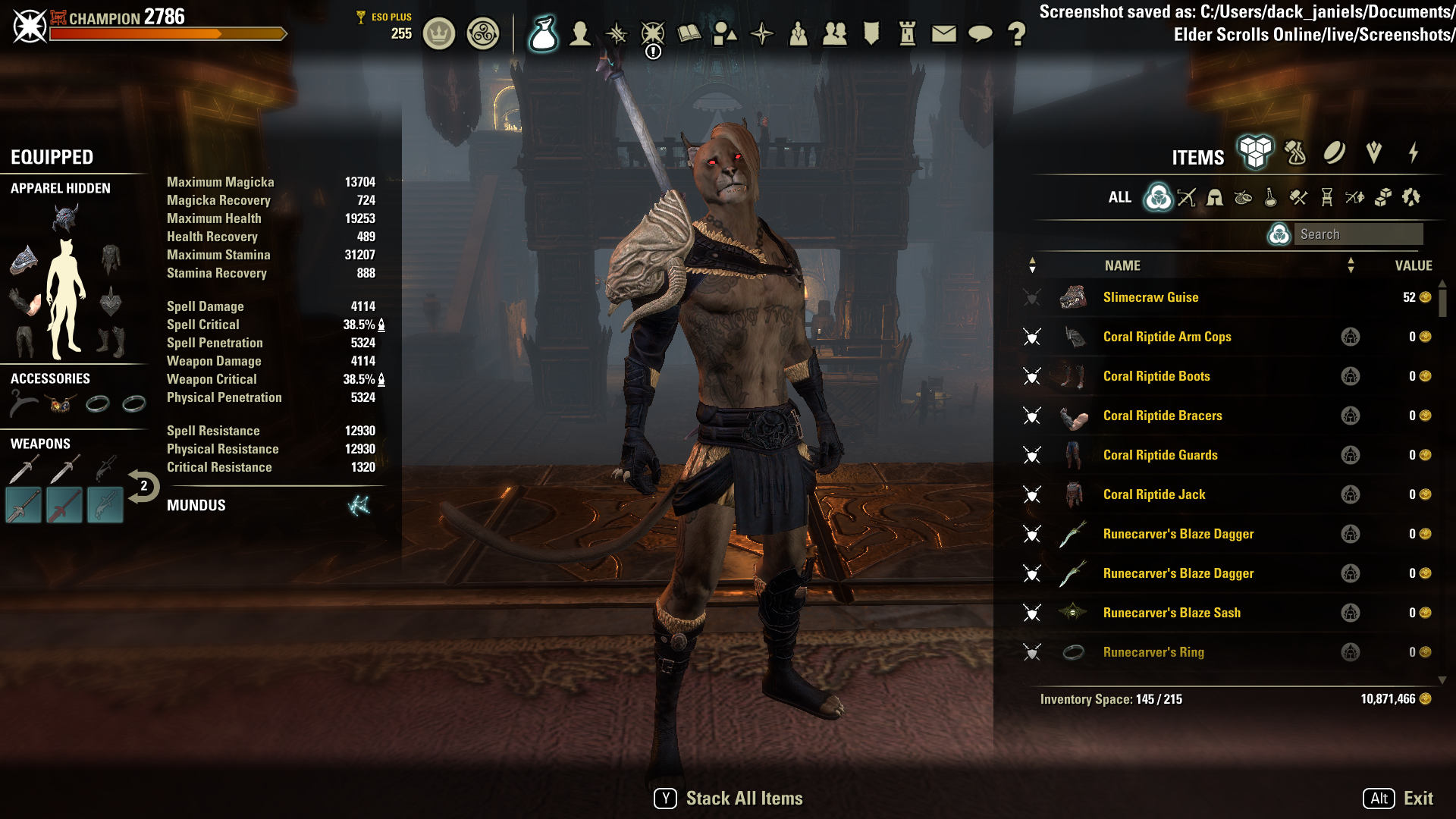This screenshot has width=1456, height=819.
Task: Sort items by the VALUE column
Action: [x=1413, y=265]
